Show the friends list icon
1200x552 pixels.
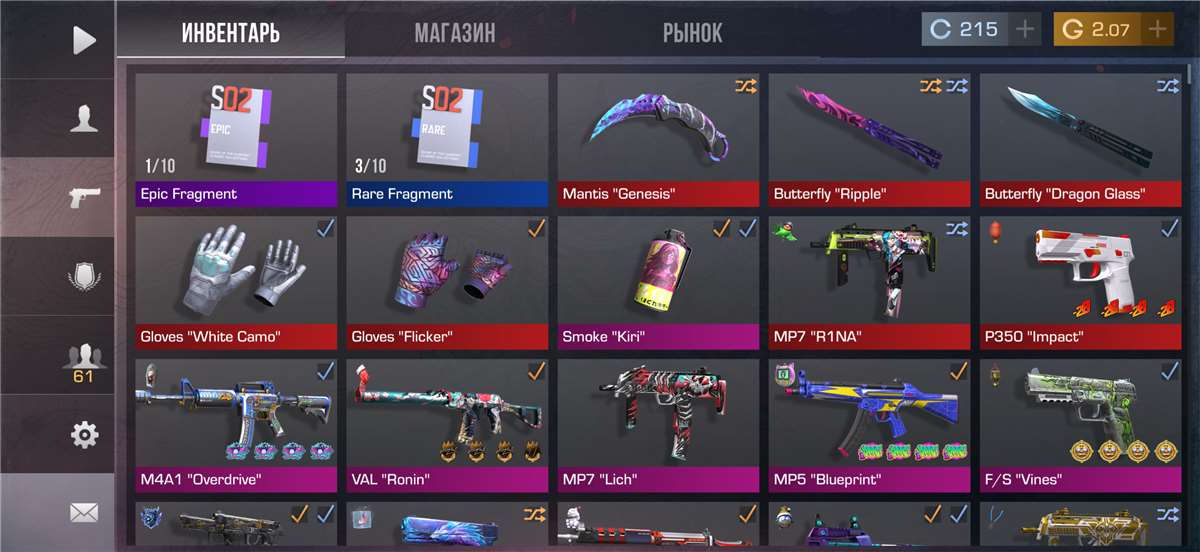[x=84, y=360]
